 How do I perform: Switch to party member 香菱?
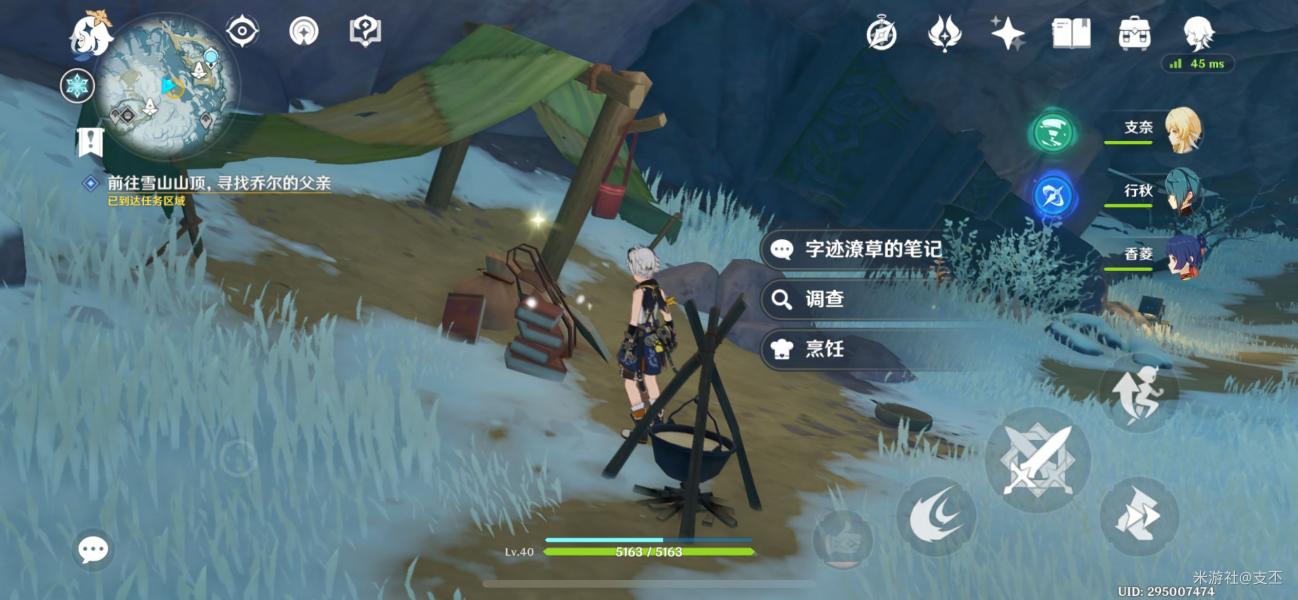click(1182, 255)
